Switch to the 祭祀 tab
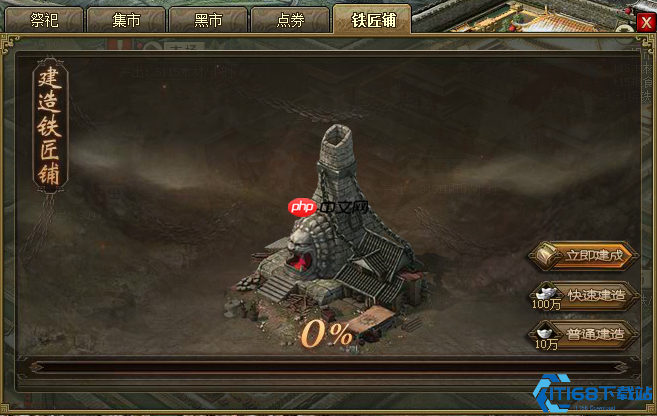This screenshot has width=657, height=416. tap(45, 19)
